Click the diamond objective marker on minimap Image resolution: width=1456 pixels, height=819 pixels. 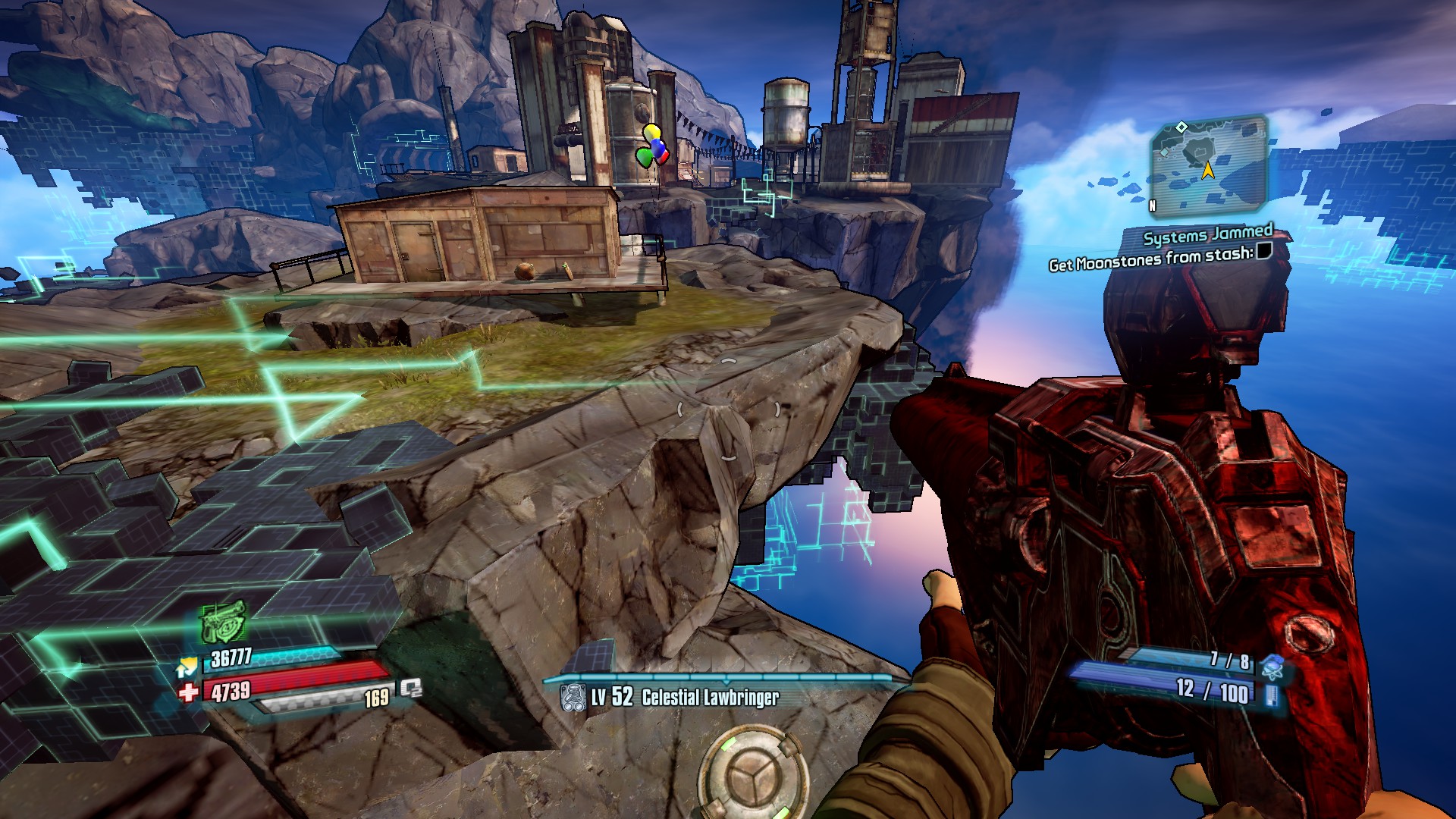(x=1181, y=127)
